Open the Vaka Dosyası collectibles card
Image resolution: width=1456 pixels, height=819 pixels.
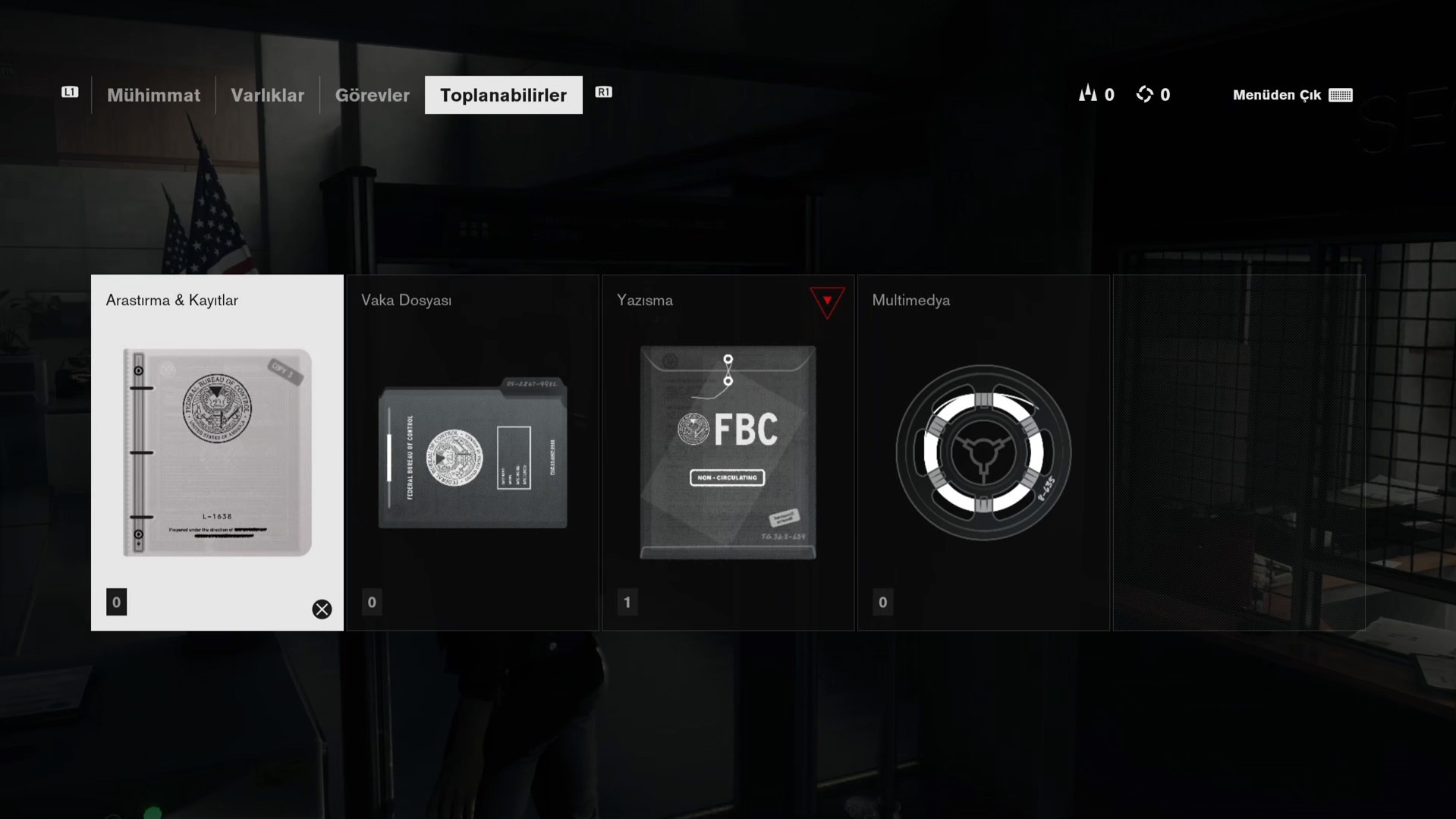point(473,452)
